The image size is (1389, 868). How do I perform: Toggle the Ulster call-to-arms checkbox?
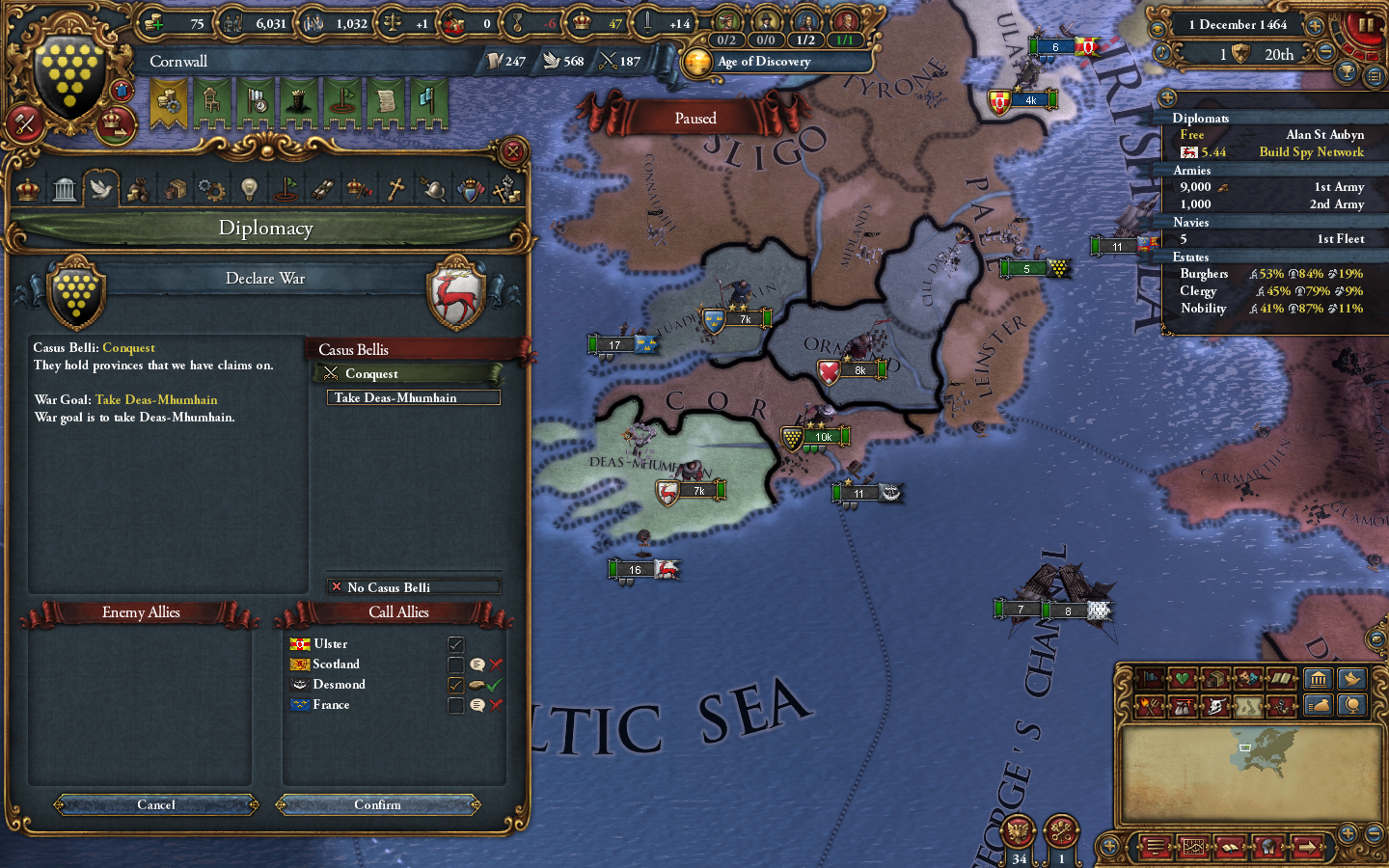point(454,644)
